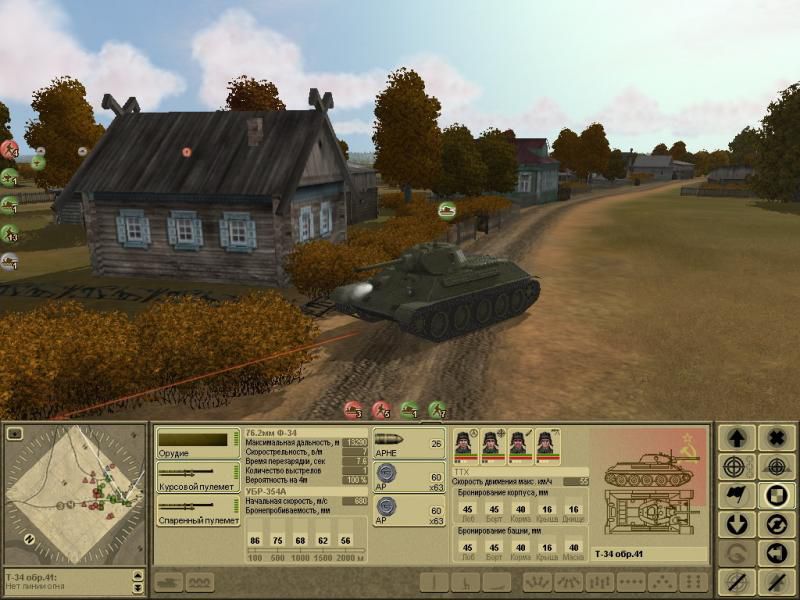
Task: Activate the circular rotate arrows button
Action: coord(776,524)
